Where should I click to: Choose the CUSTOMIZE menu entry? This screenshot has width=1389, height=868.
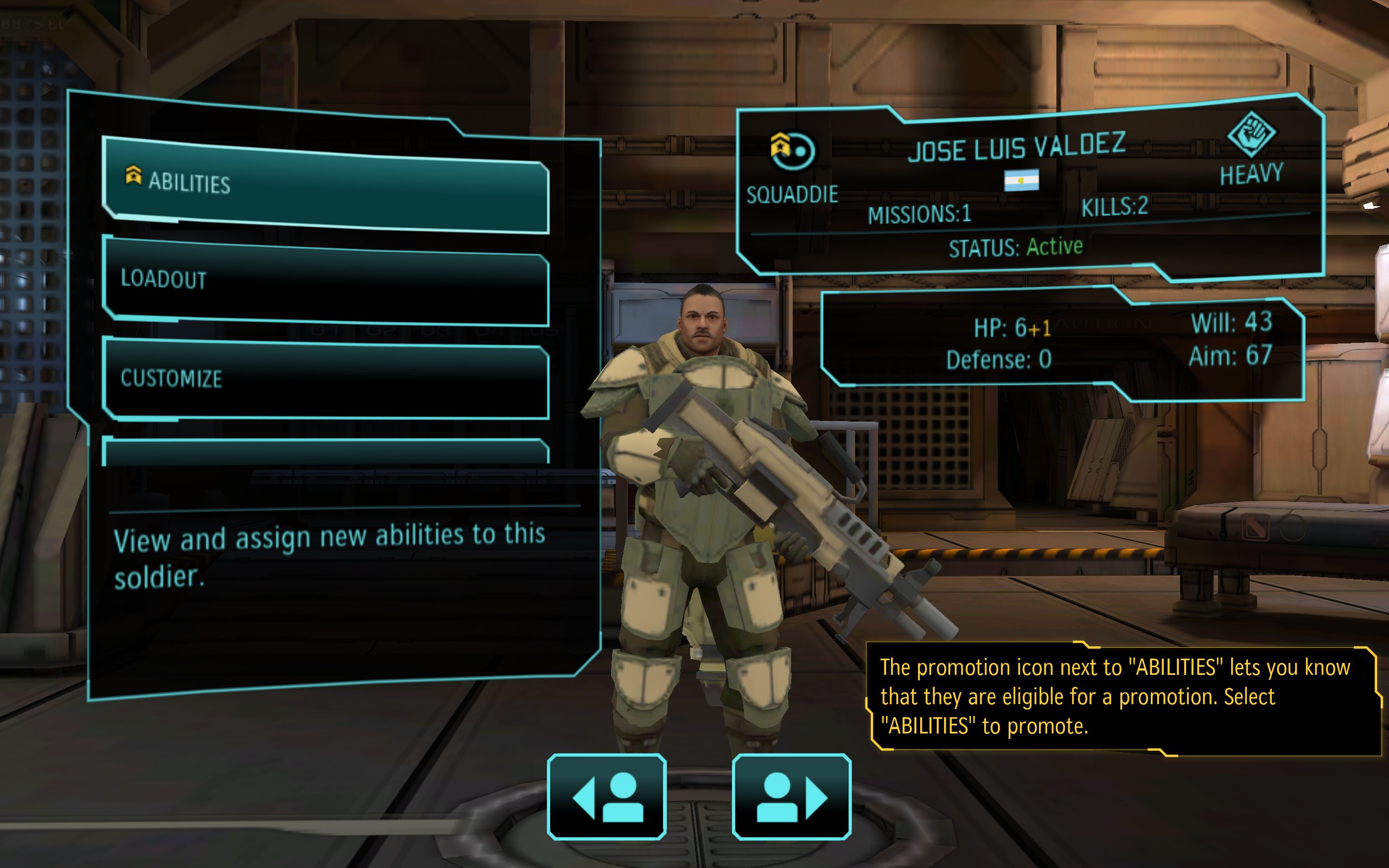coord(326,379)
